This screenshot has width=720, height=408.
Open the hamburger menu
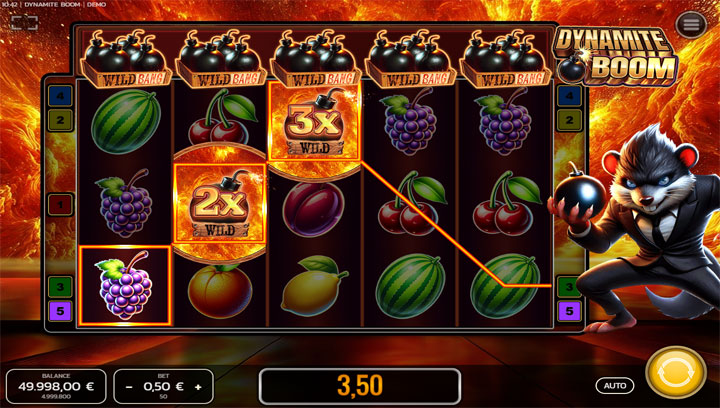689,52
